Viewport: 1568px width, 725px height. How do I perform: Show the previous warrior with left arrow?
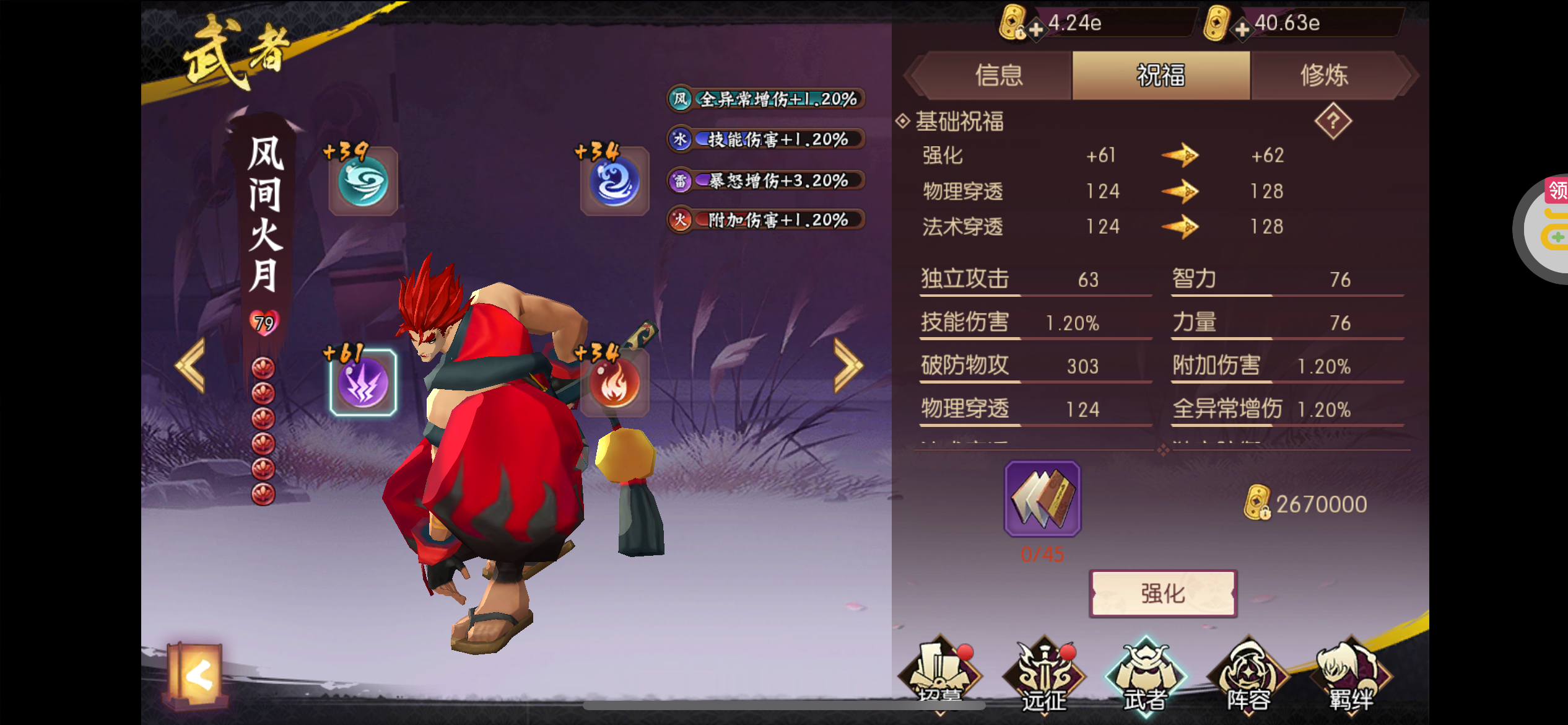(191, 366)
